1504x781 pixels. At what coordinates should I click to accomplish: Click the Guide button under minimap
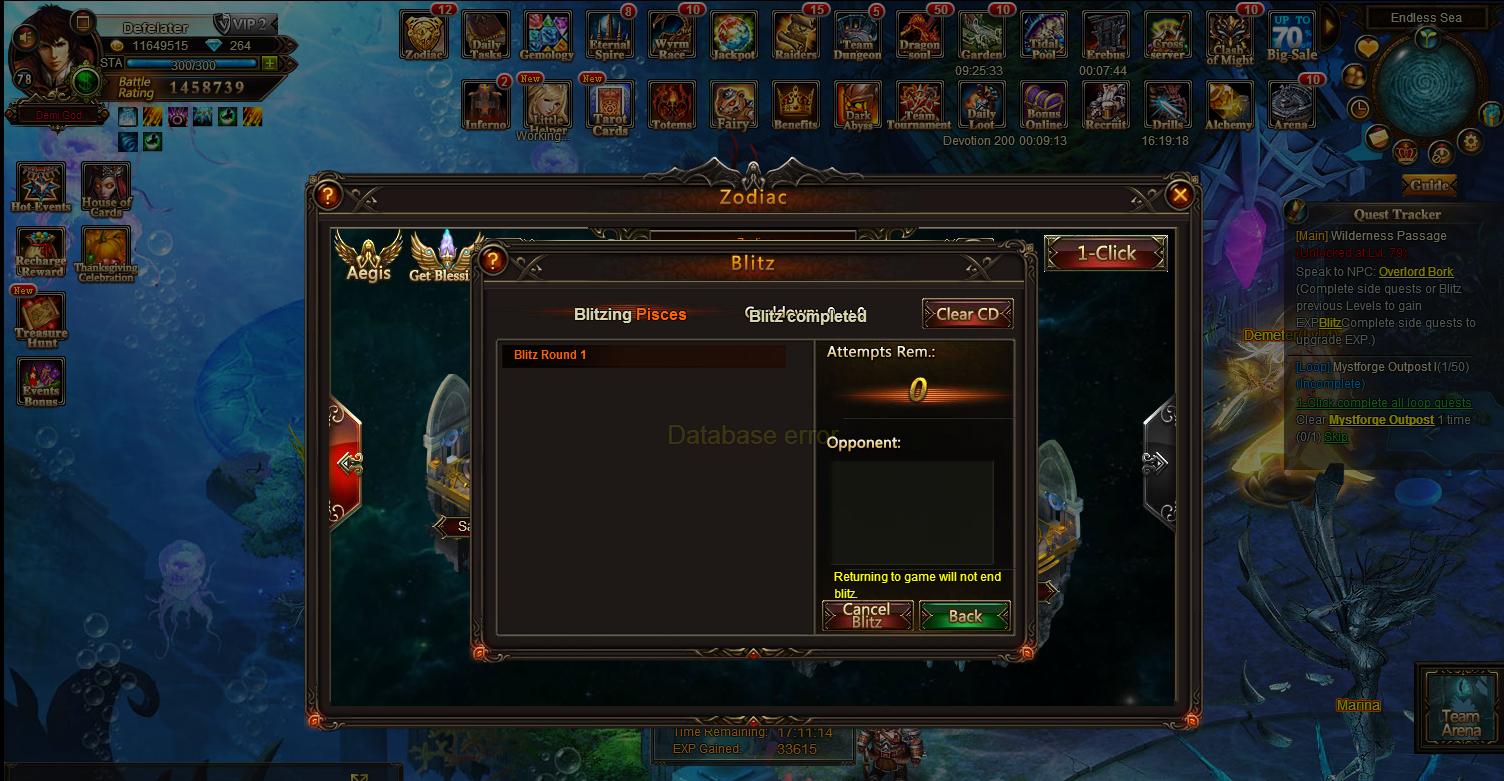pos(1429,185)
